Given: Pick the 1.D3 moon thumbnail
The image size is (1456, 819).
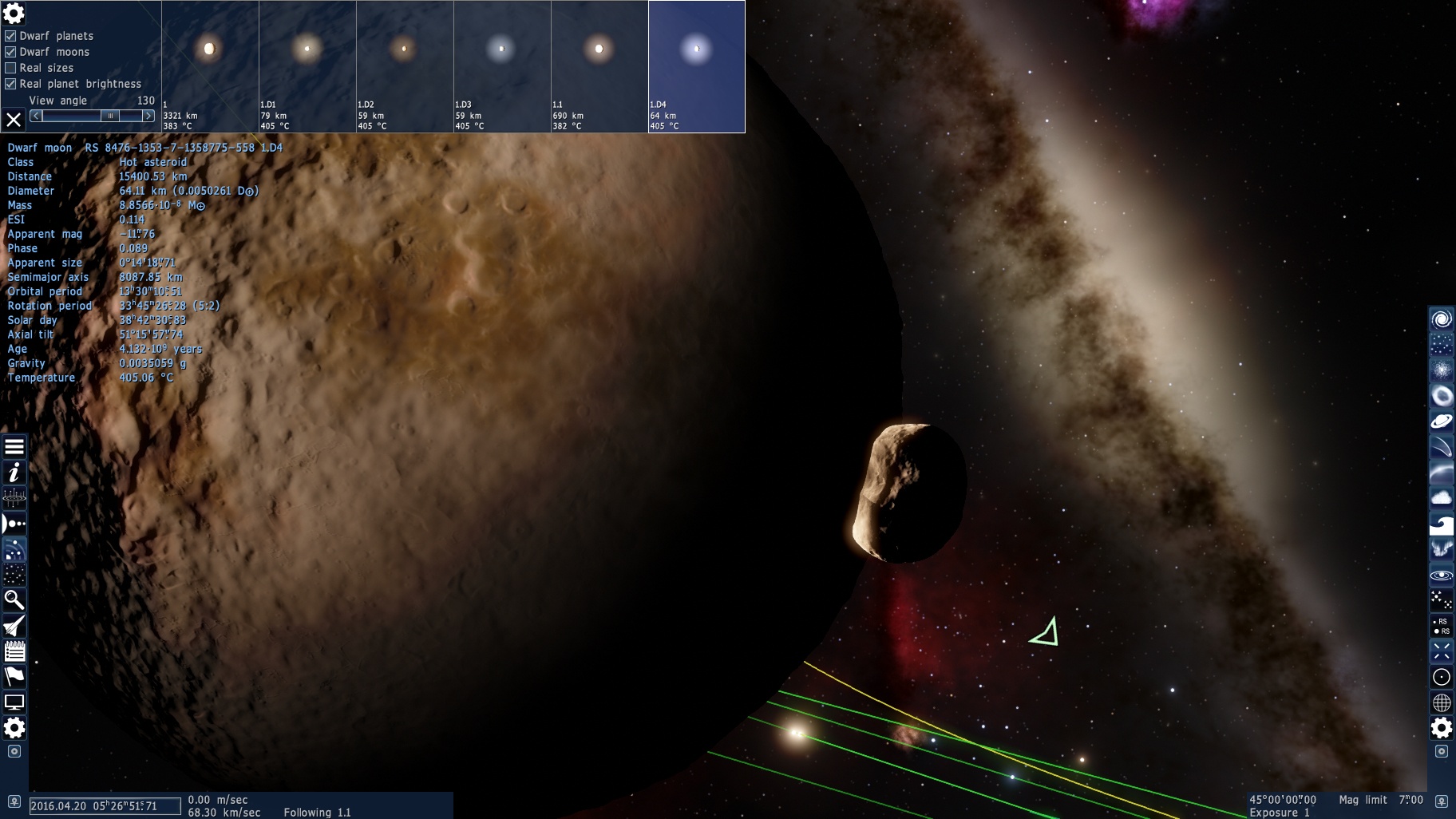Looking at the screenshot, I should [x=502, y=65].
